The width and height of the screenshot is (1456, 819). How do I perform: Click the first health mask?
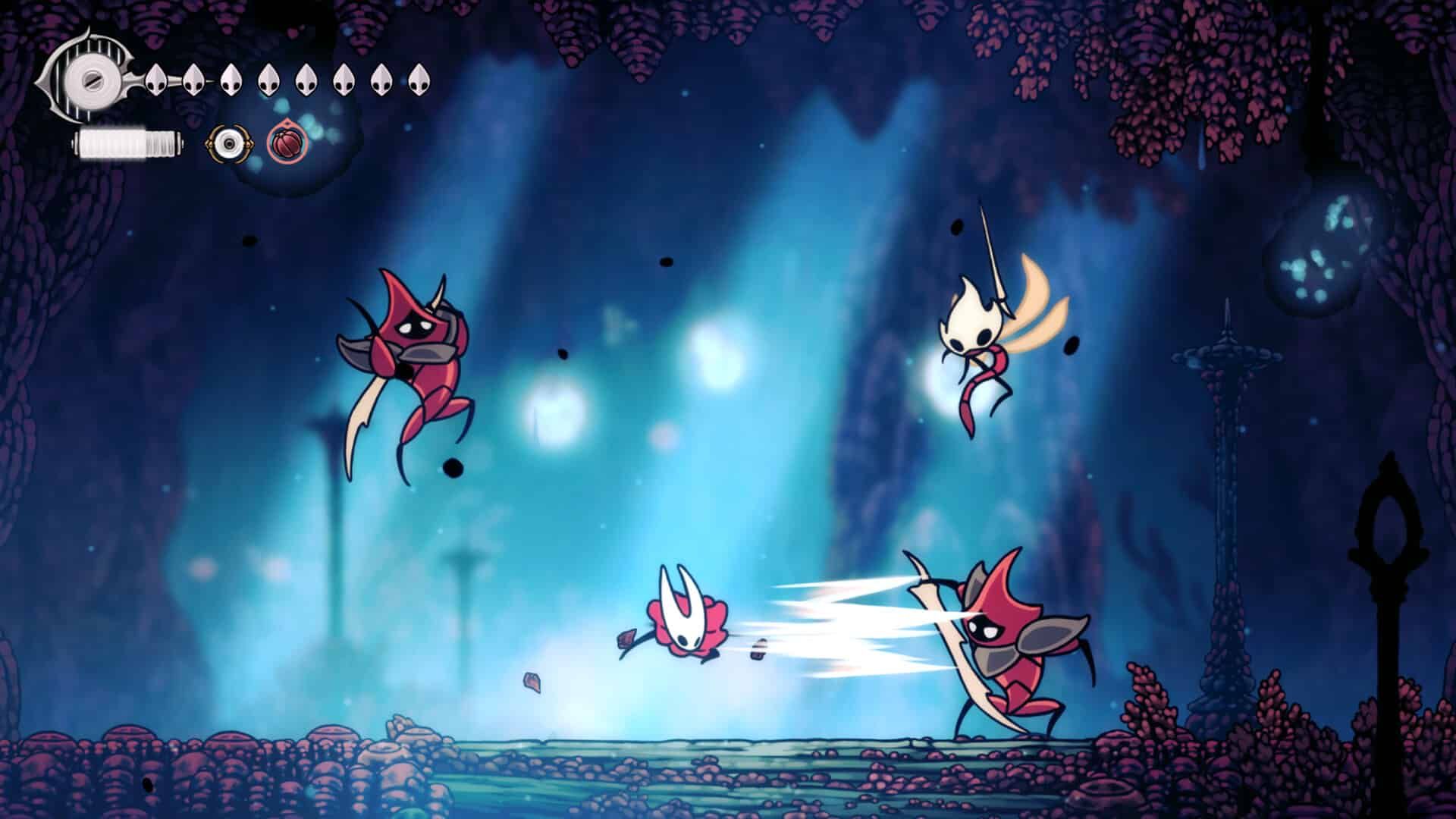(x=157, y=78)
